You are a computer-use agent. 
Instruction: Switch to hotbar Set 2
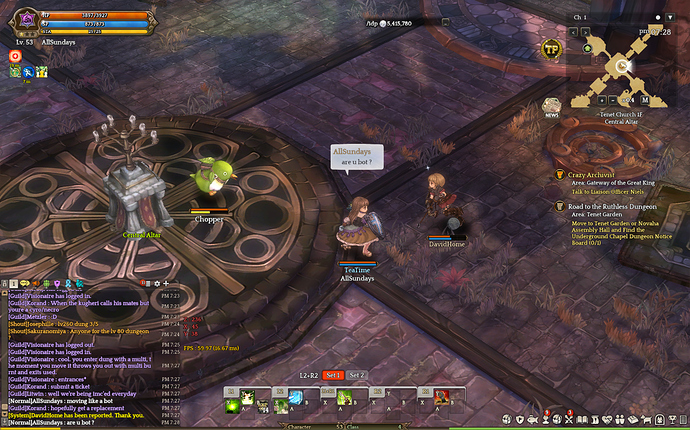[357, 375]
